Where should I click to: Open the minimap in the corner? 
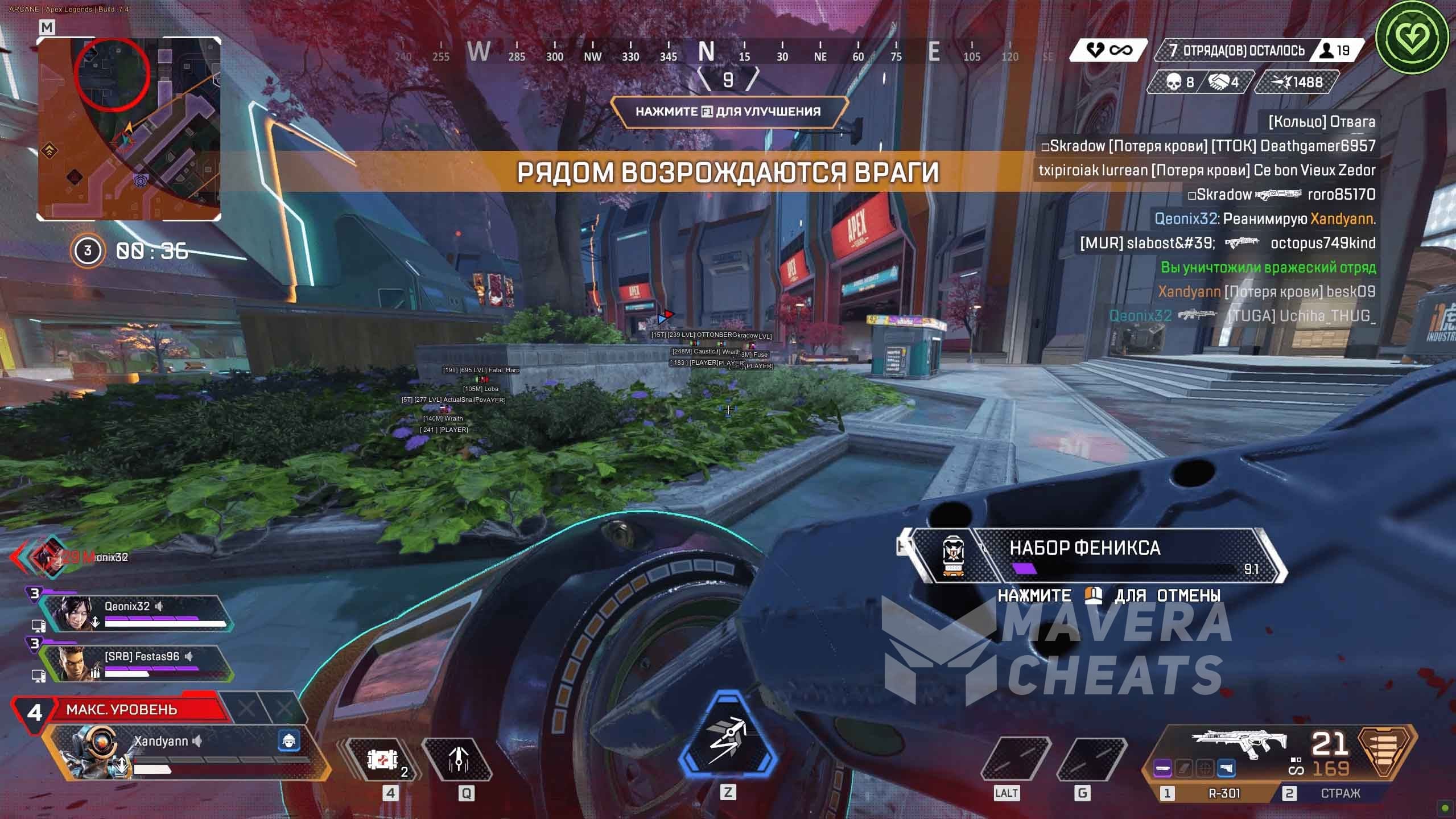click(129, 129)
